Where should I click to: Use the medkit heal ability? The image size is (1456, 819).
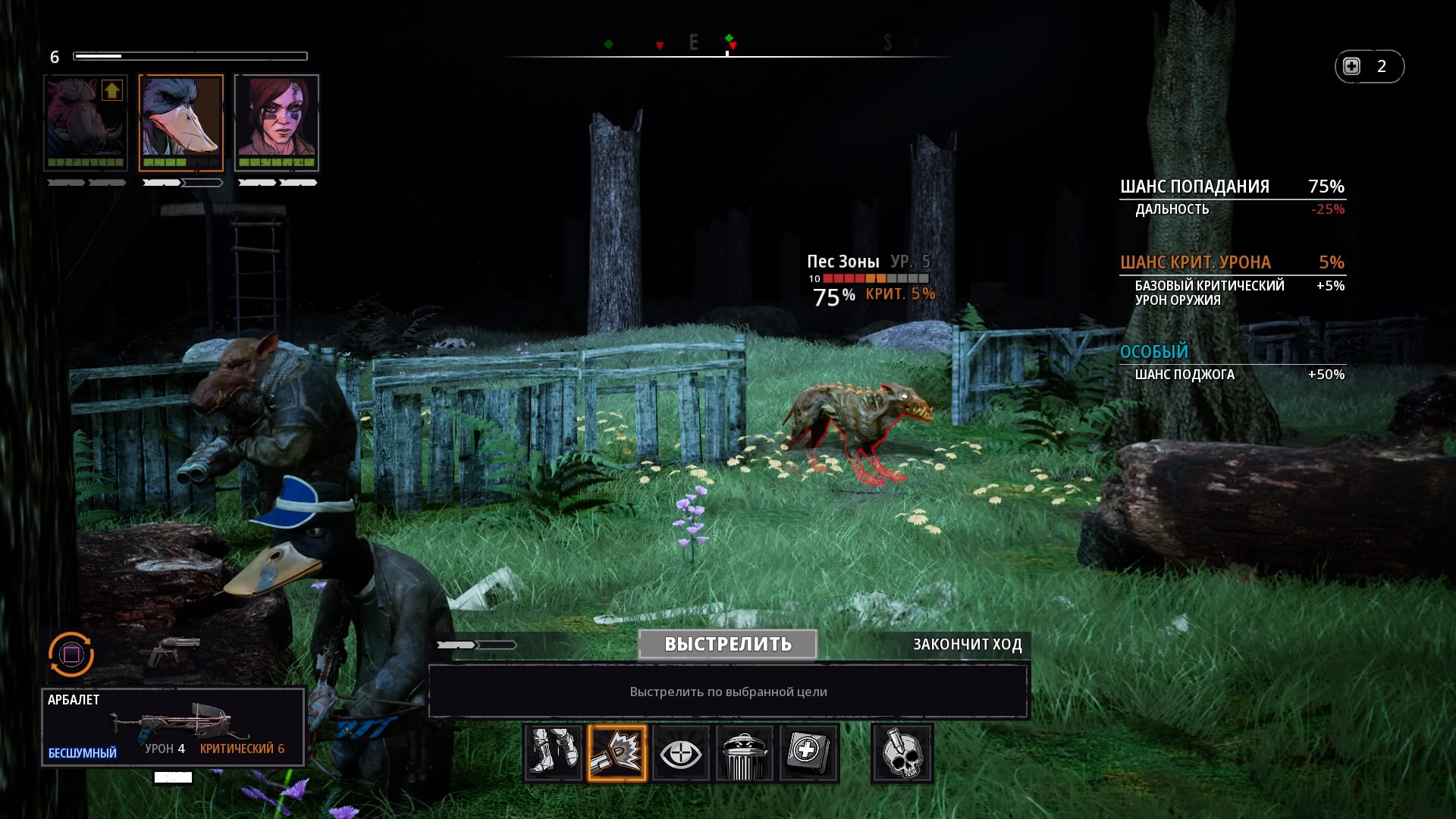pyautogui.click(x=808, y=753)
